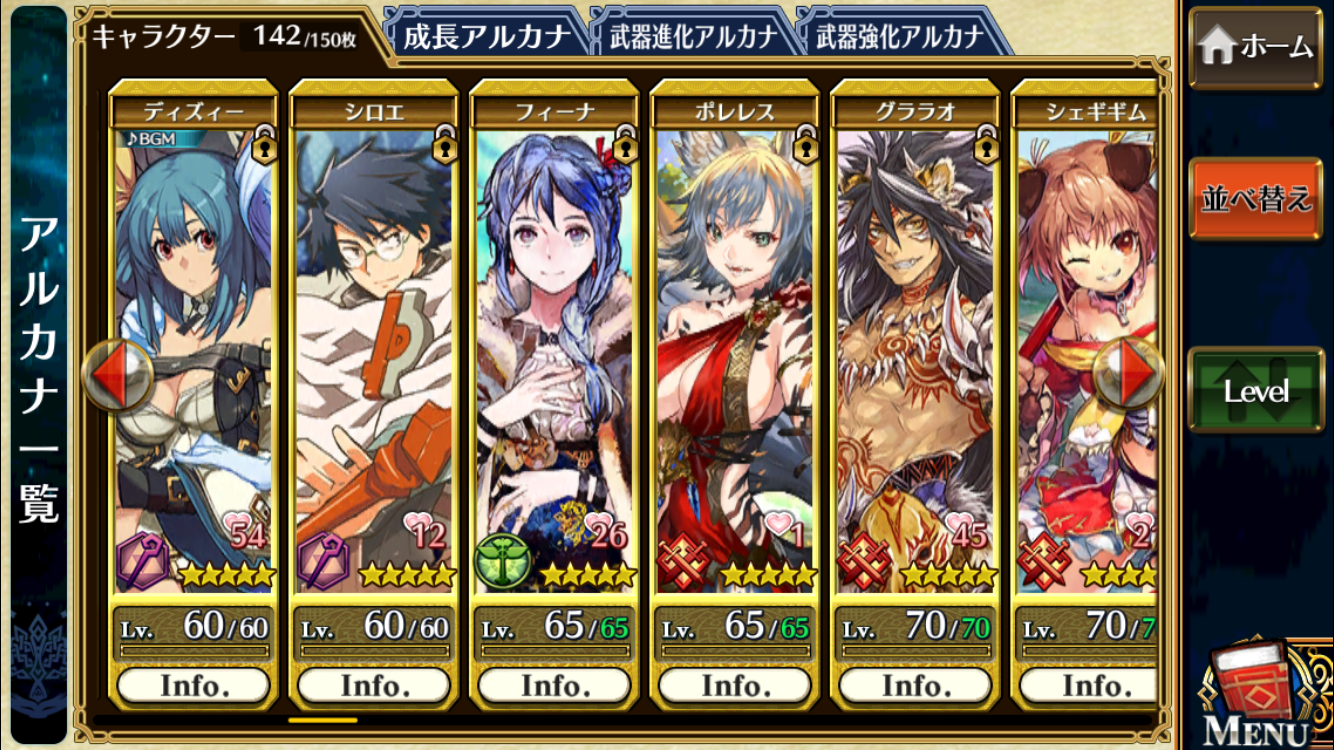Open the 武器強化アルカナ tab
The width and height of the screenshot is (1334, 750).
(x=900, y=37)
